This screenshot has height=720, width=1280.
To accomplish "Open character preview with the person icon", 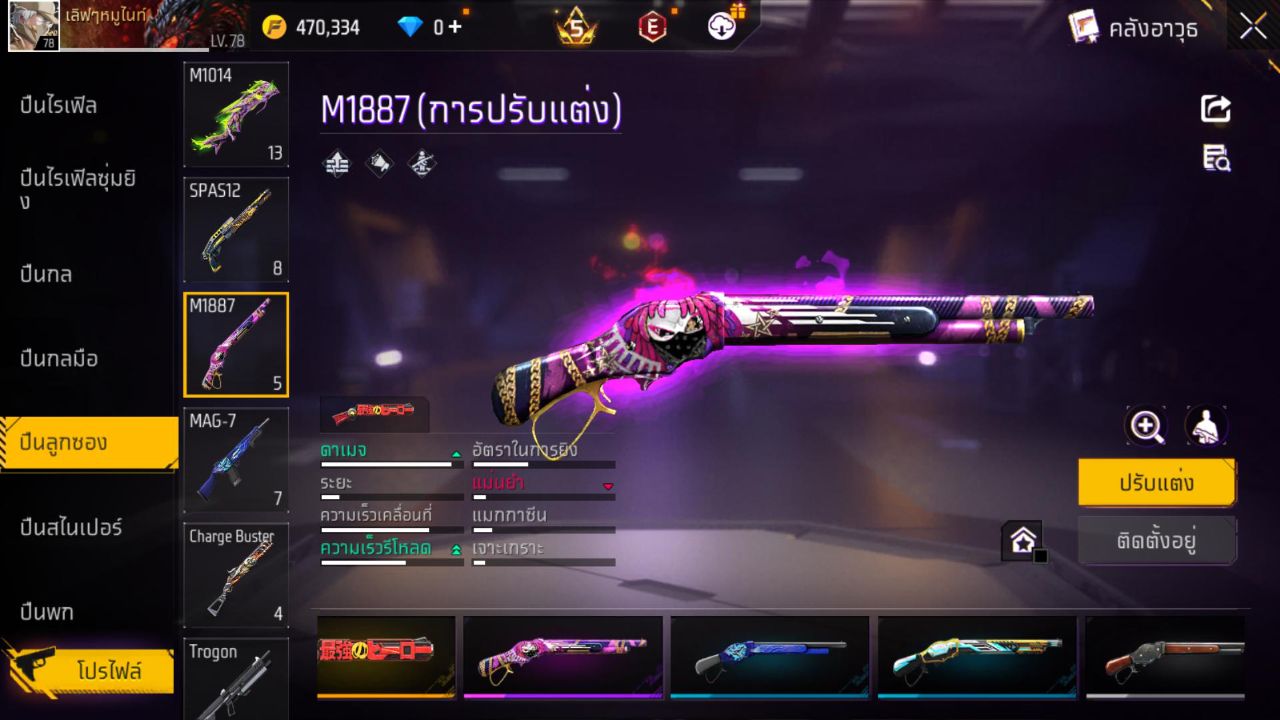I will (1206, 426).
